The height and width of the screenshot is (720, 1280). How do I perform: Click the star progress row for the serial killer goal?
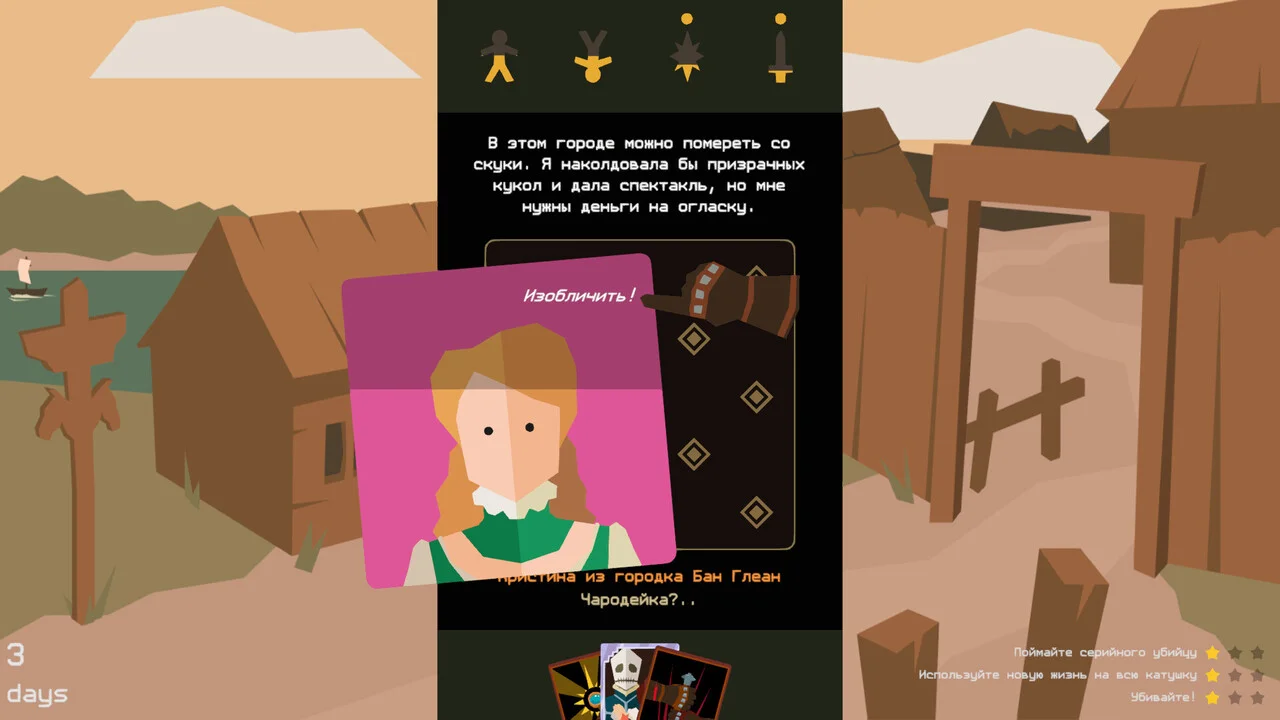coord(1235,651)
